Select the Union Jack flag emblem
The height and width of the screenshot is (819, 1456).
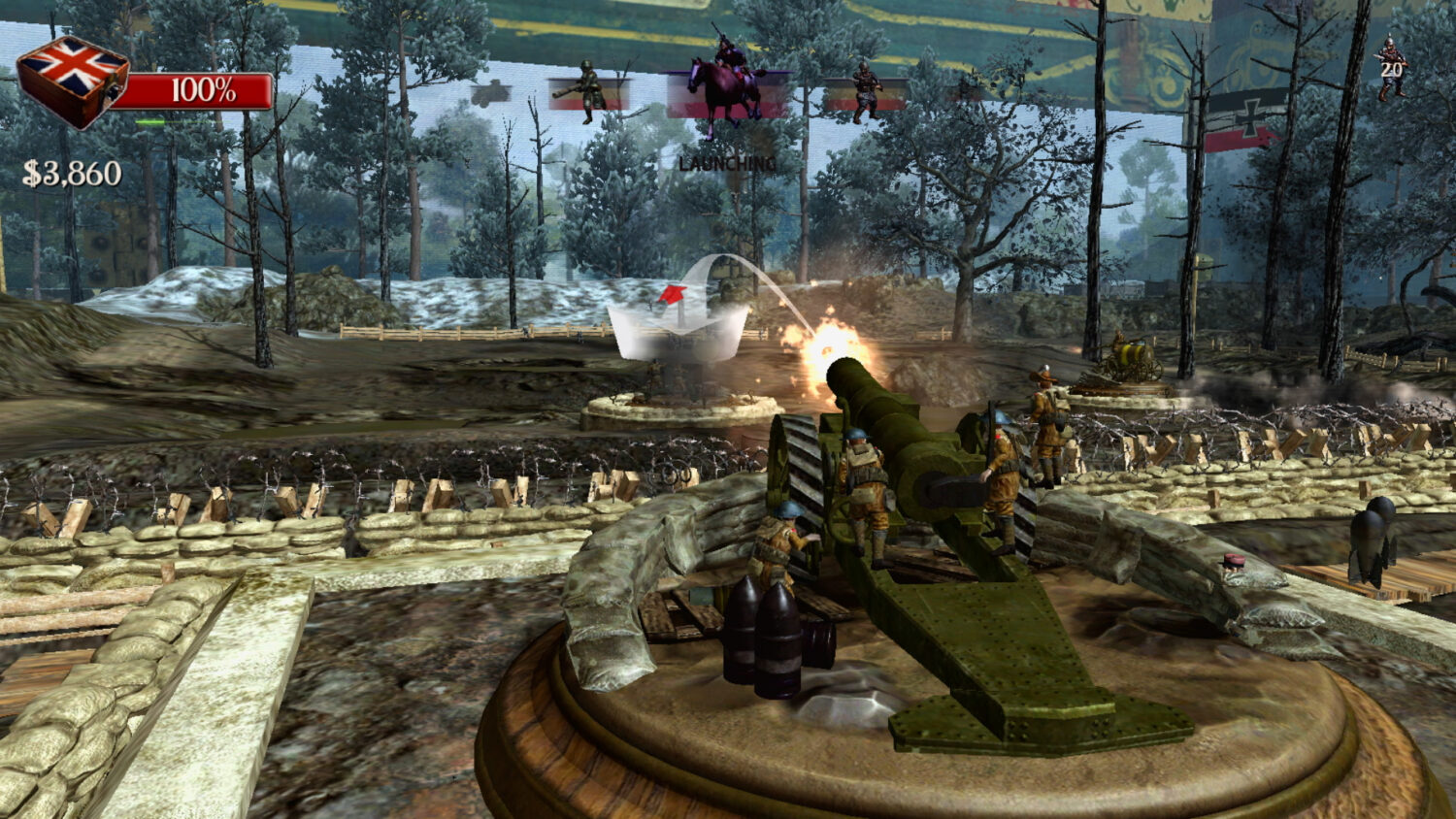(x=73, y=68)
